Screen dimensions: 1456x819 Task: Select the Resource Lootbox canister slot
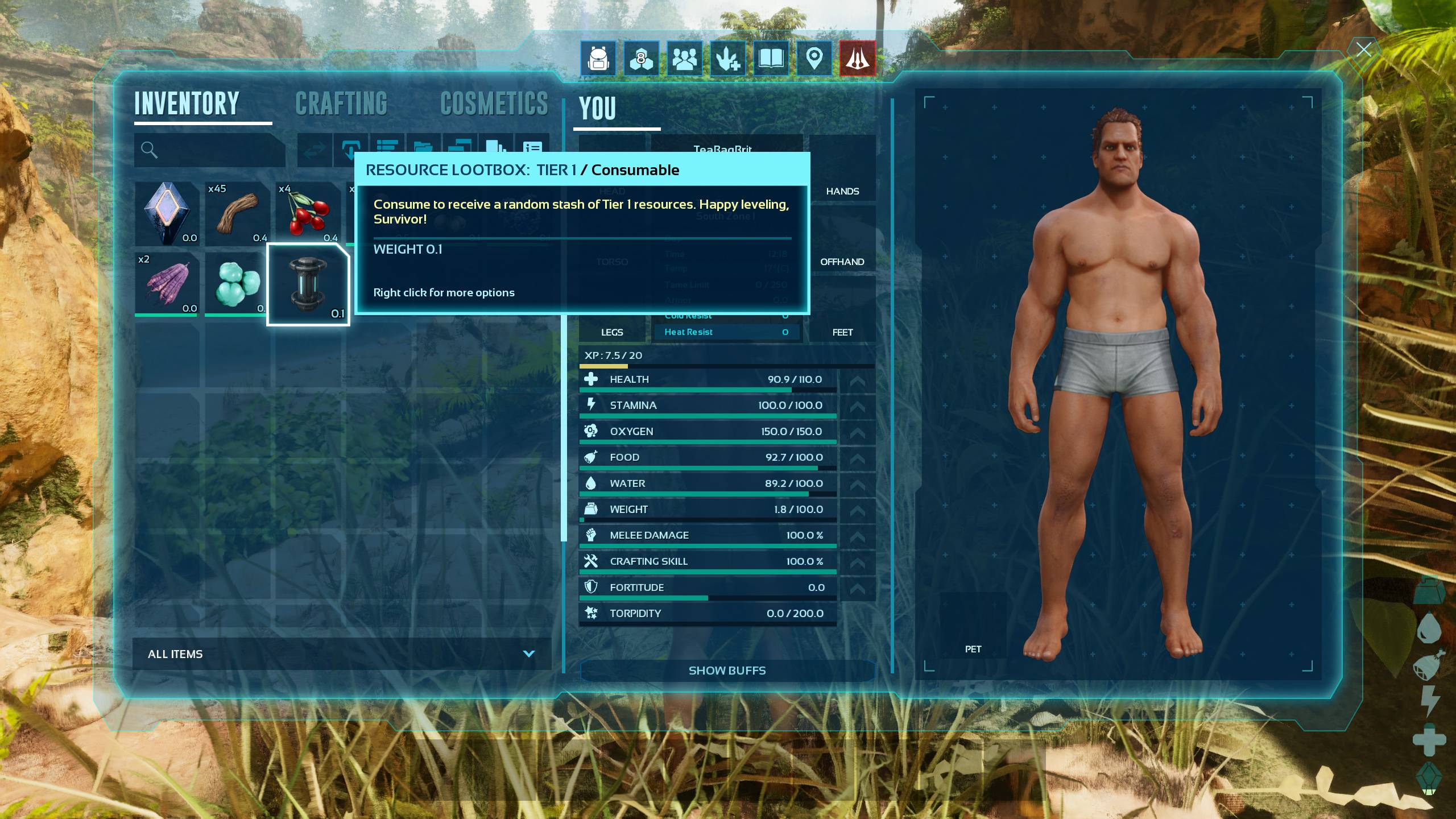[308, 284]
